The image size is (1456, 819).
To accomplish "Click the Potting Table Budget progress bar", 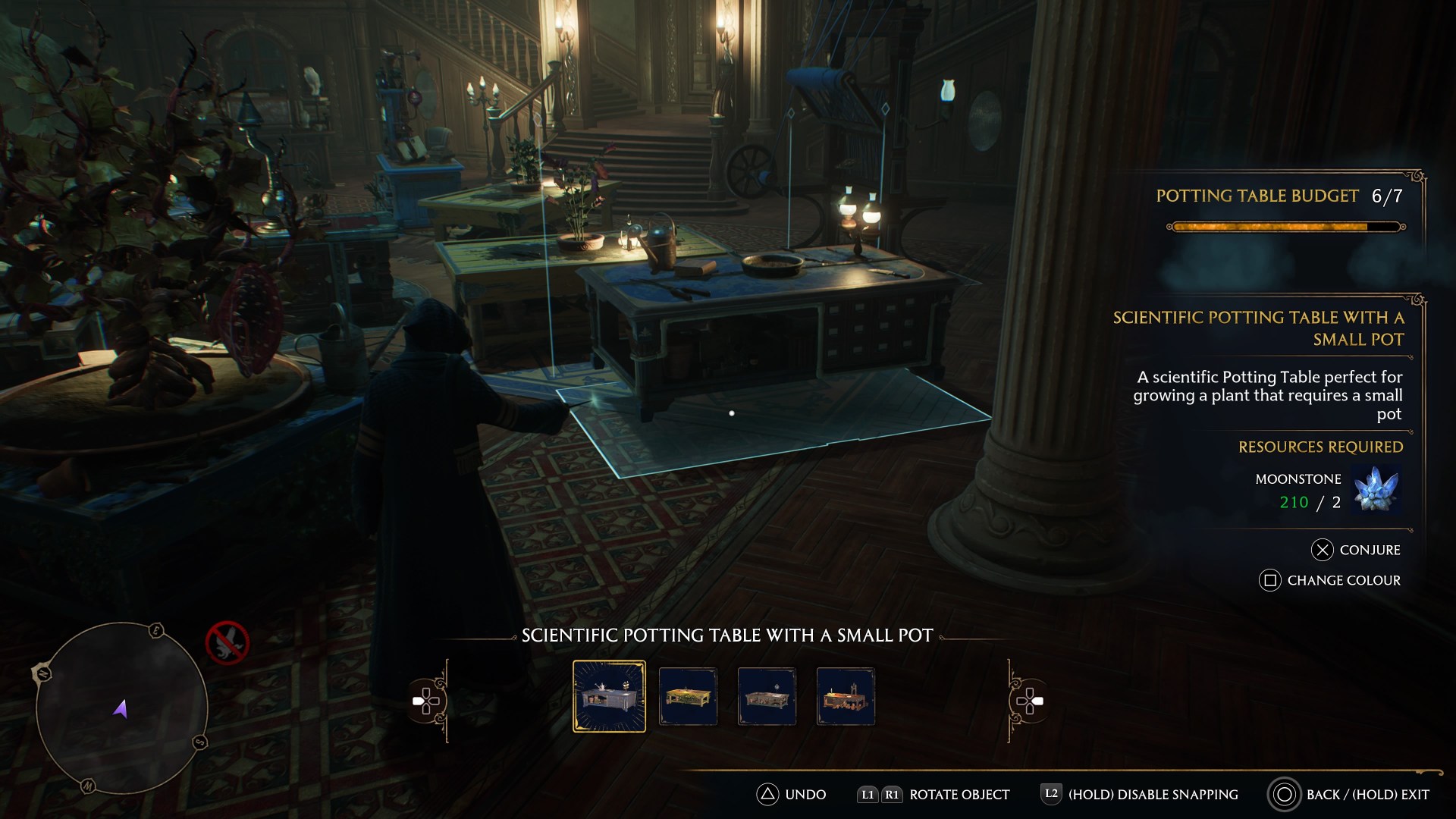I will [1286, 225].
